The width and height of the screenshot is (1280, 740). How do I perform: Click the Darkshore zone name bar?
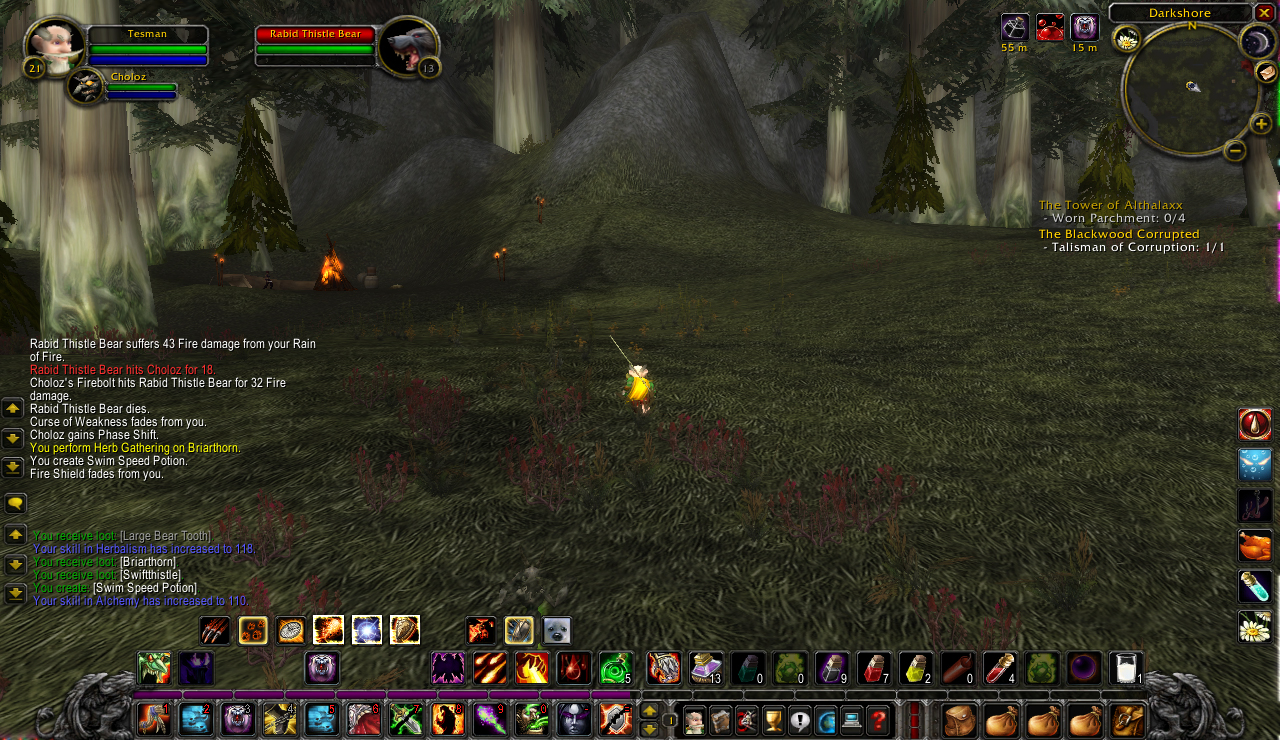[x=1180, y=13]
